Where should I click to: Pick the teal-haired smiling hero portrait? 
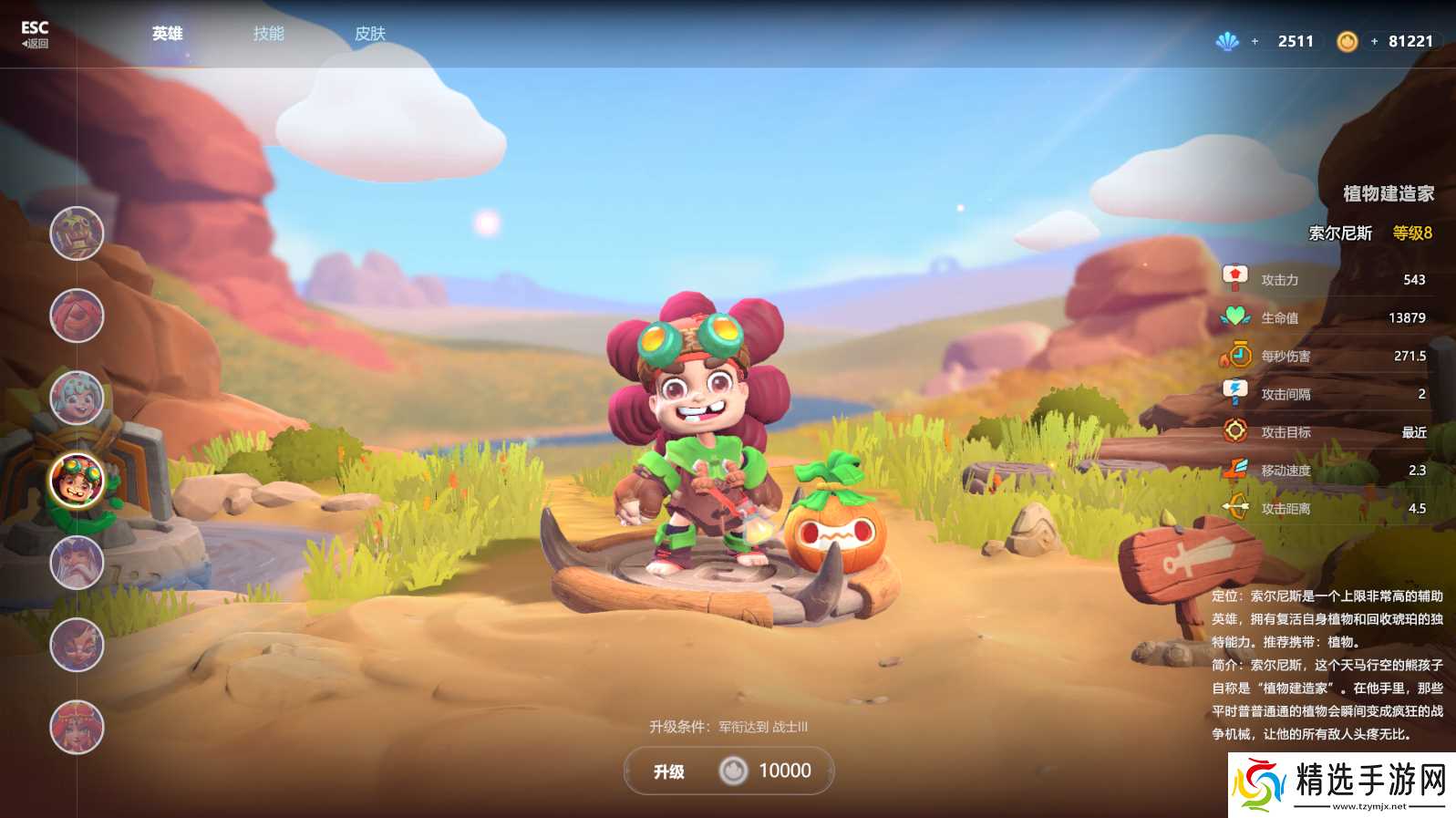(77, 399)
